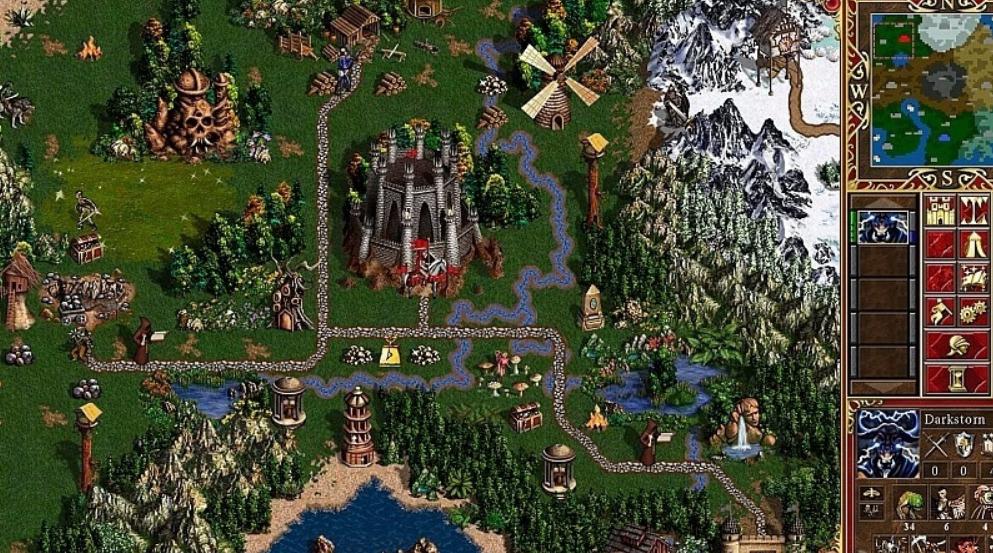Open the Kingdom Overview castle button
The width and height of the screenshot is (993, 553).
[939, 210]
